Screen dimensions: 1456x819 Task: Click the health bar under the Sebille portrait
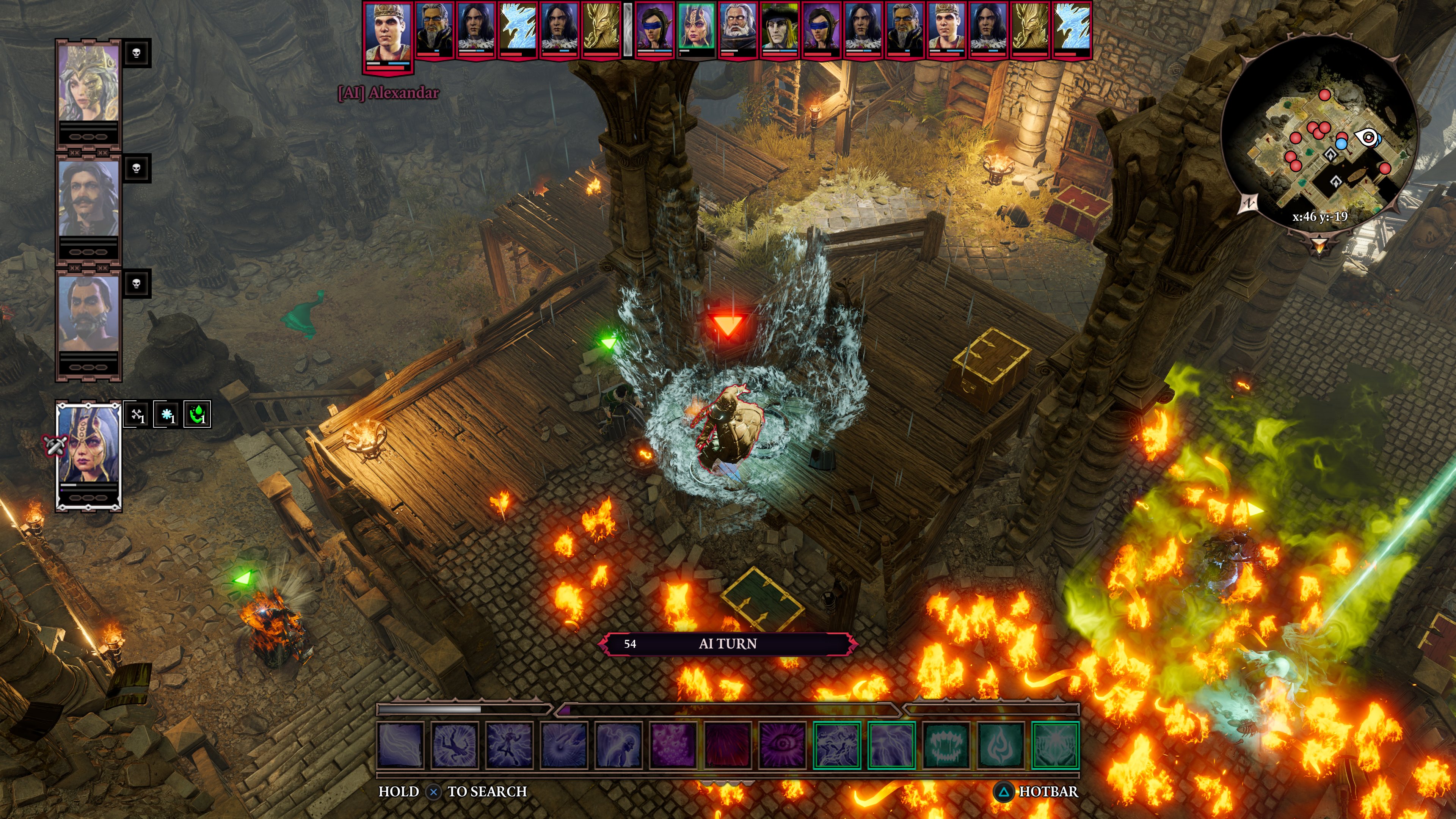pos(88,485)
